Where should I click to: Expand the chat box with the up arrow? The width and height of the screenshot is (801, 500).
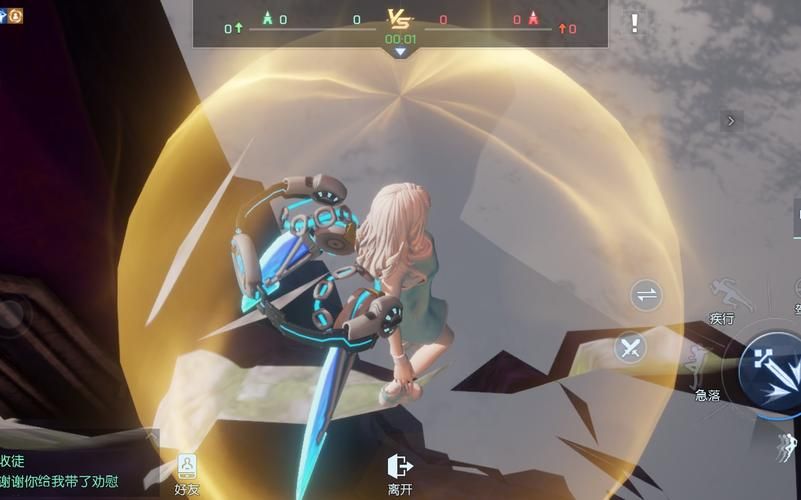click(x=151, y=436)
